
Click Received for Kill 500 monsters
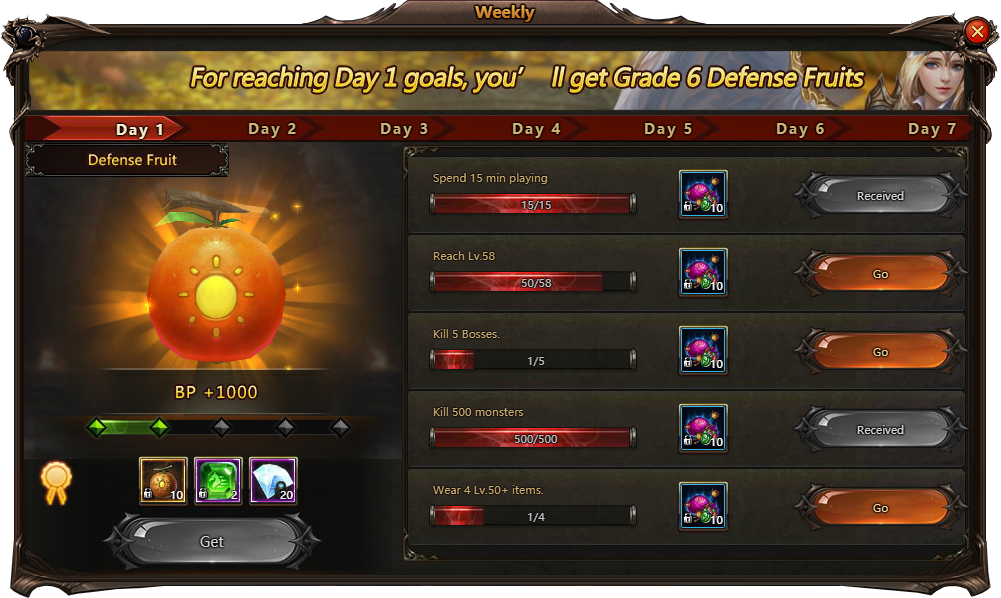880,430
